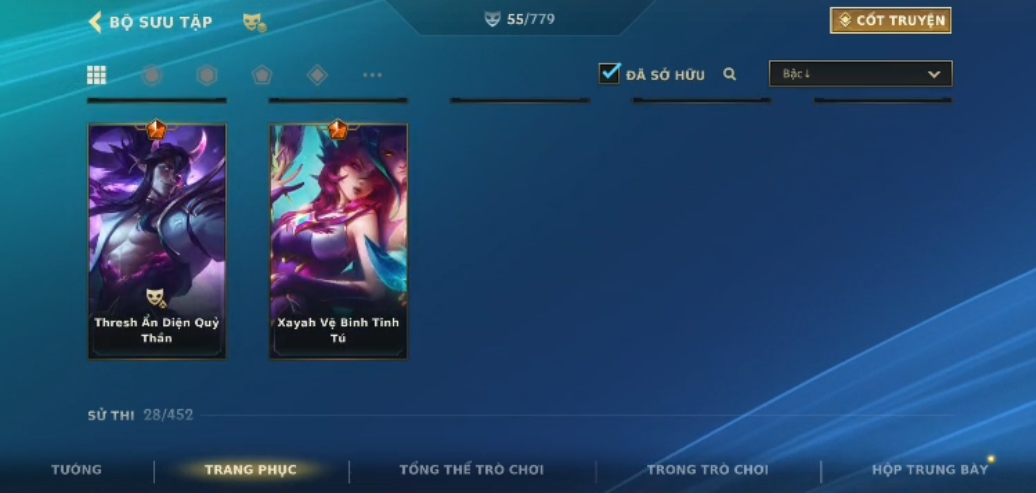Screen dimensions: 1036x493
Task: Toggle the Đã Sở Hữu checkbox
Action: (x=609, y=73)
